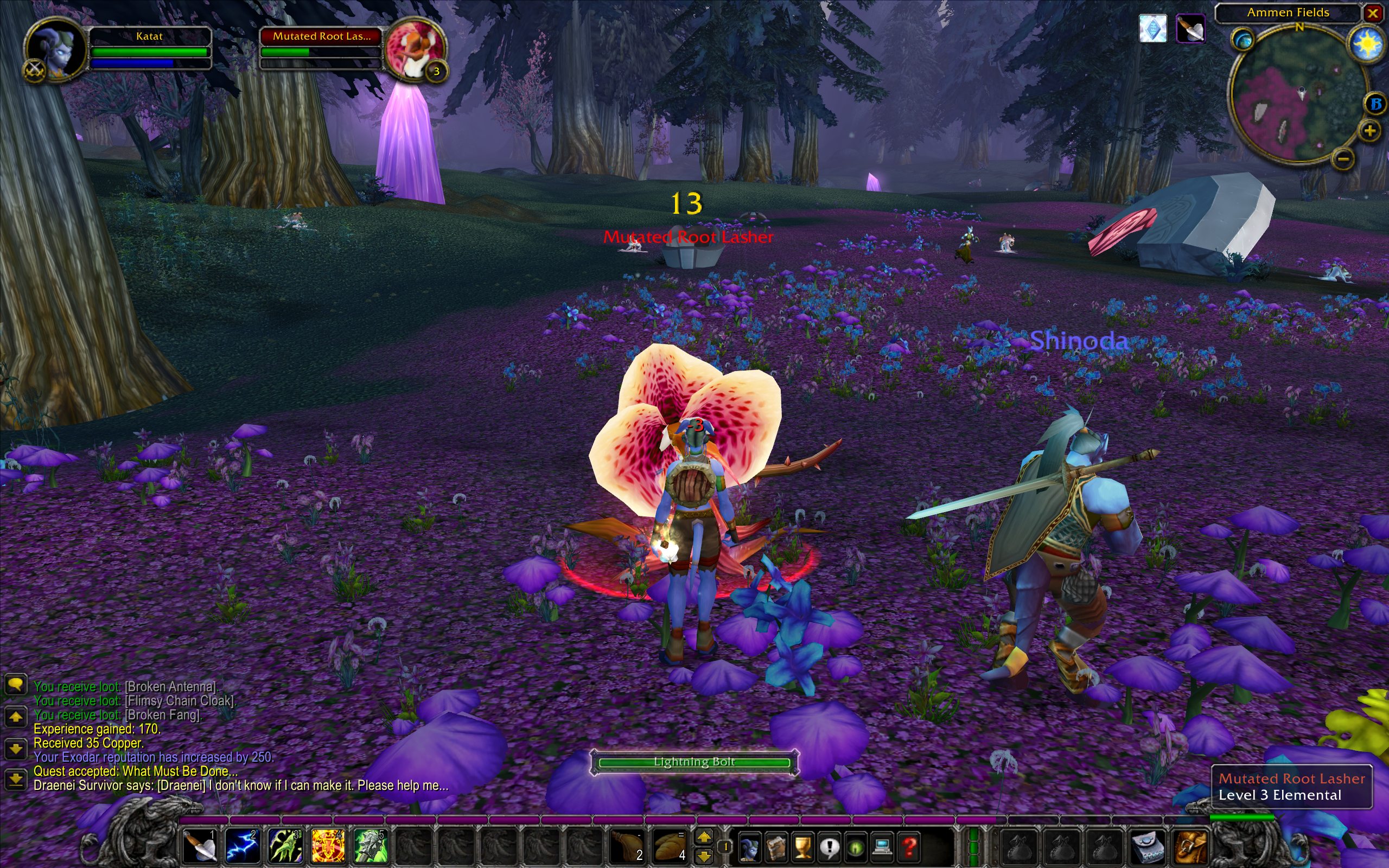Screen dimensions: 1389x868
Task: Open the spellbook from the micro menu
Action: (x=776, y=846)
